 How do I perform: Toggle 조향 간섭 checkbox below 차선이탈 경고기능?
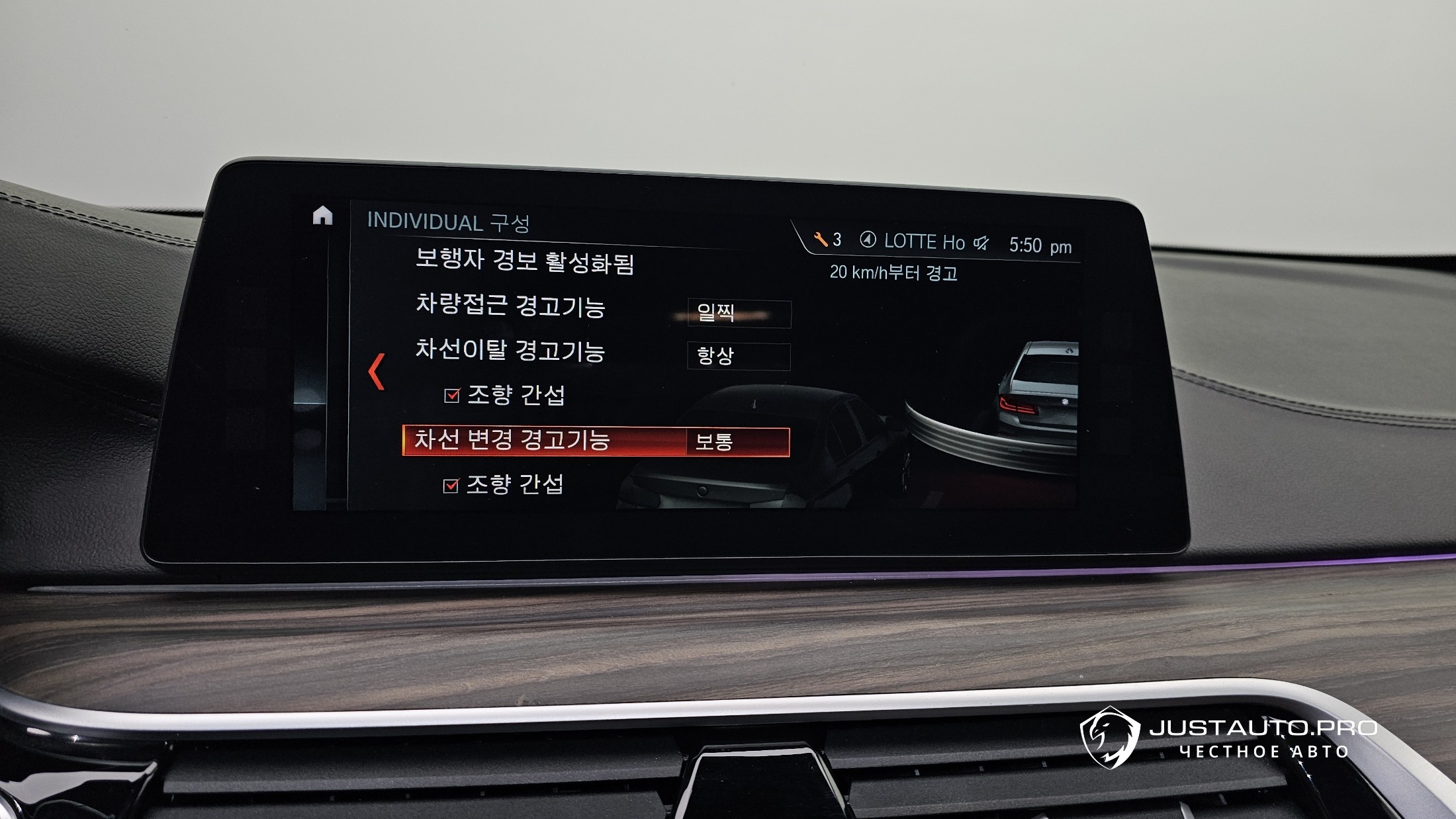452,396
